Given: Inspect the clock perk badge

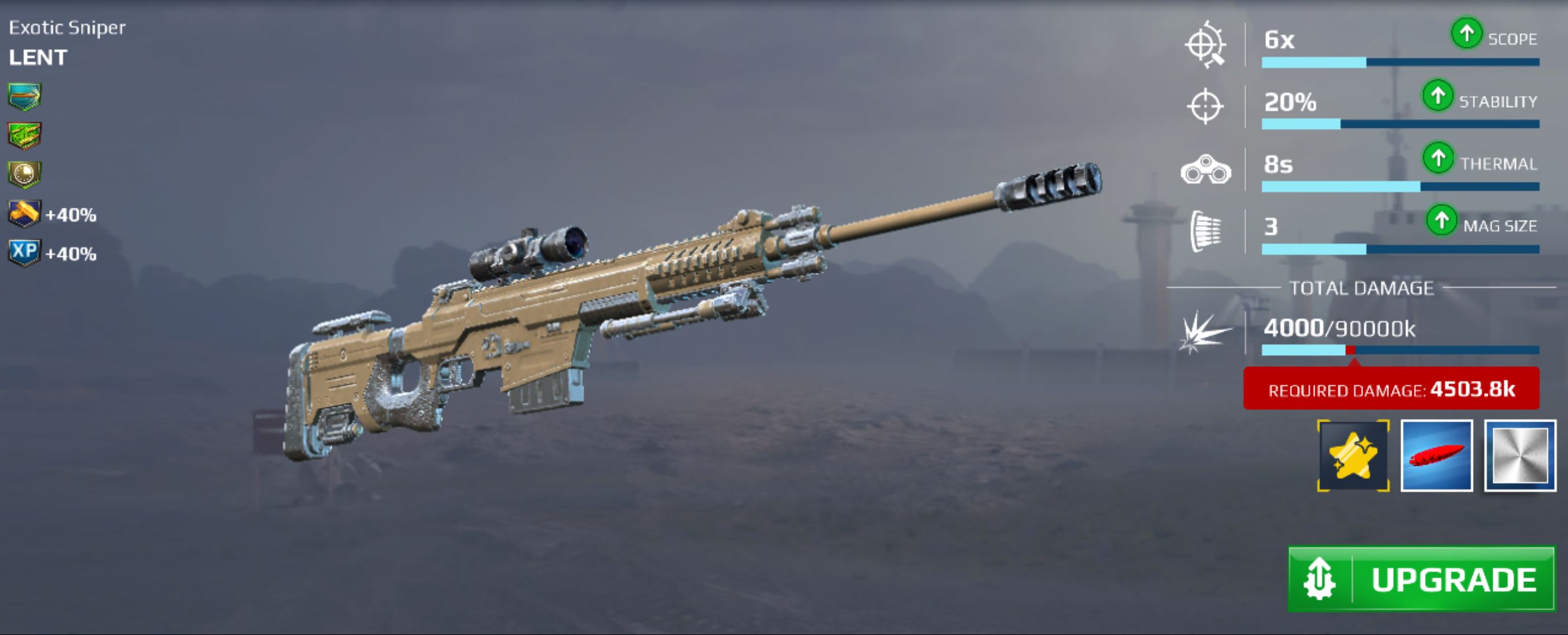Looking at the screenshot, I should (x=25, y=175).
